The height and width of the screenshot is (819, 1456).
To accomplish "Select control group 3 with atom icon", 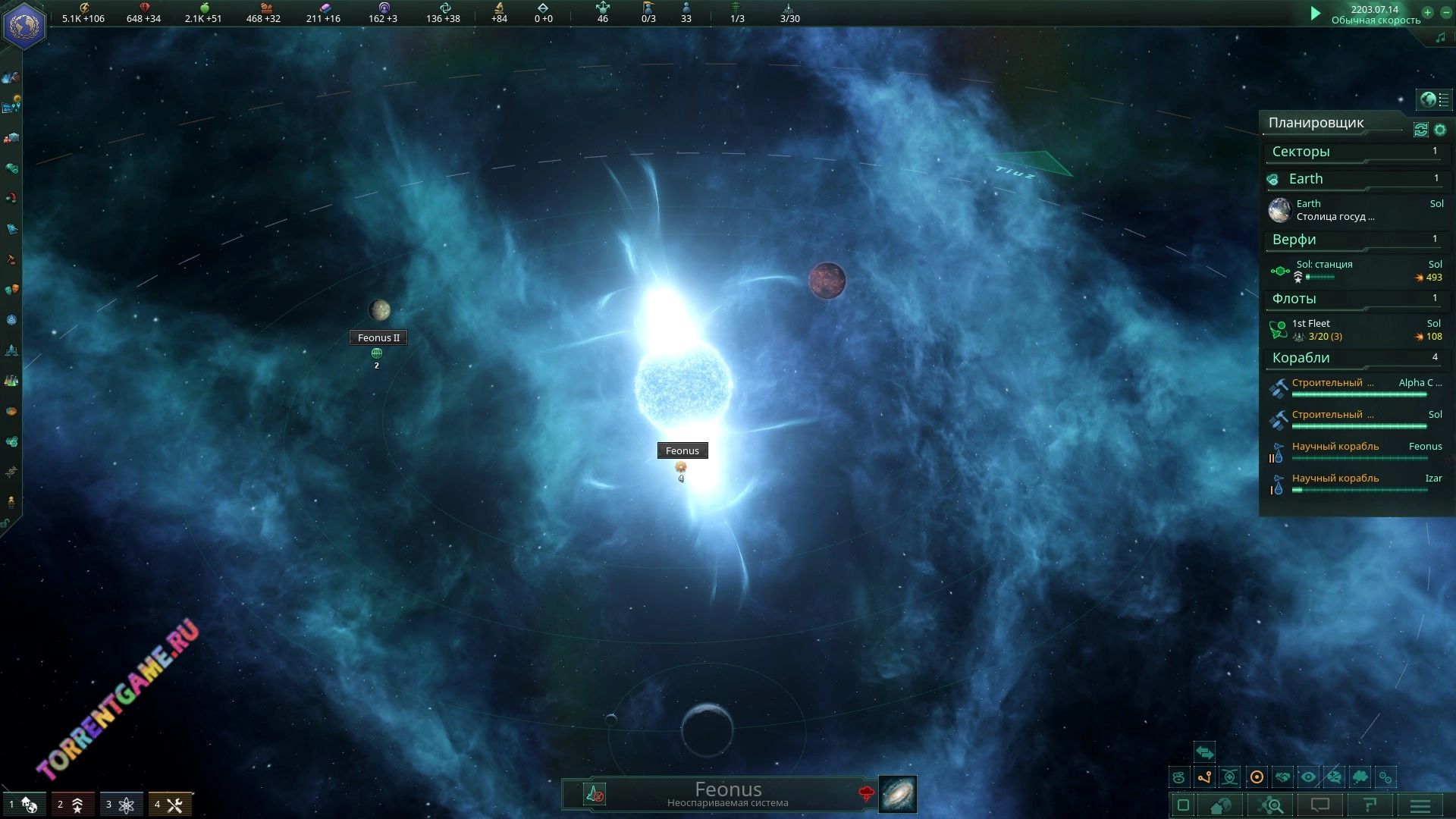I will coord(119,805).
